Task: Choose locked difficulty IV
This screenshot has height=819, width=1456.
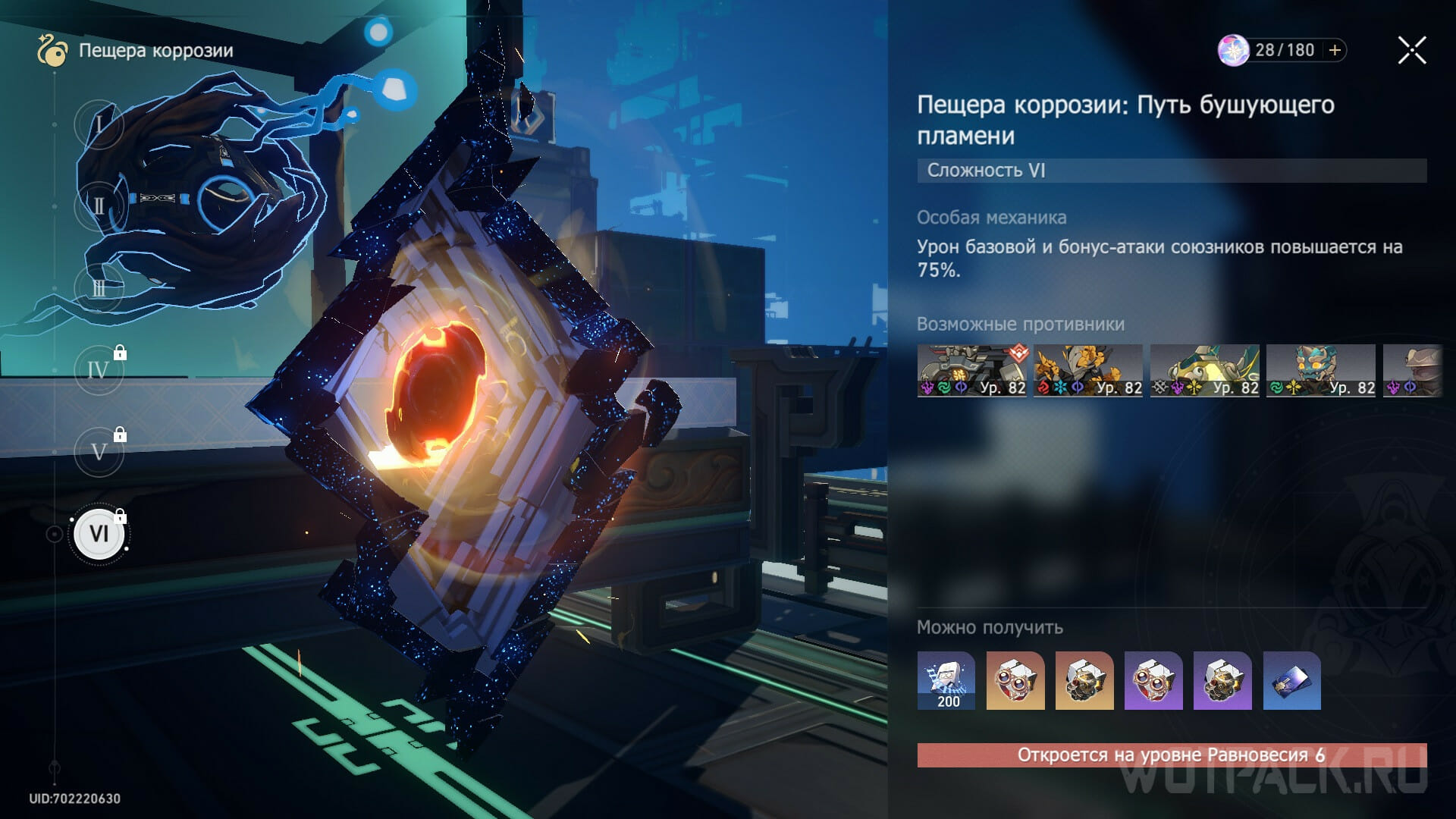Action: pyautogui.click(x=99, y=370)
